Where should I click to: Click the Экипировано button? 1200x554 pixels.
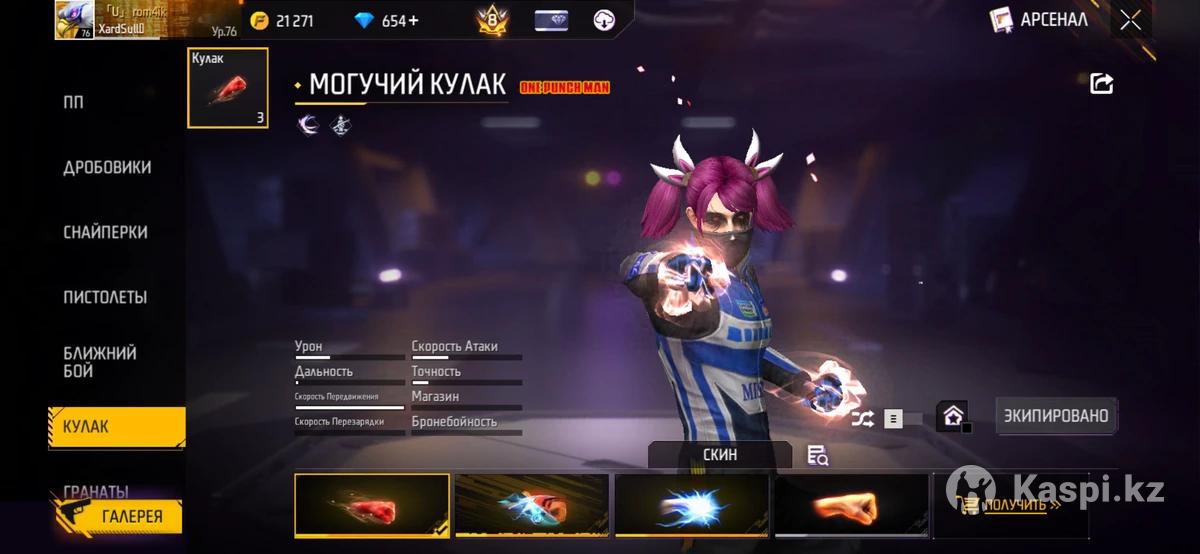pos(1057,416)
